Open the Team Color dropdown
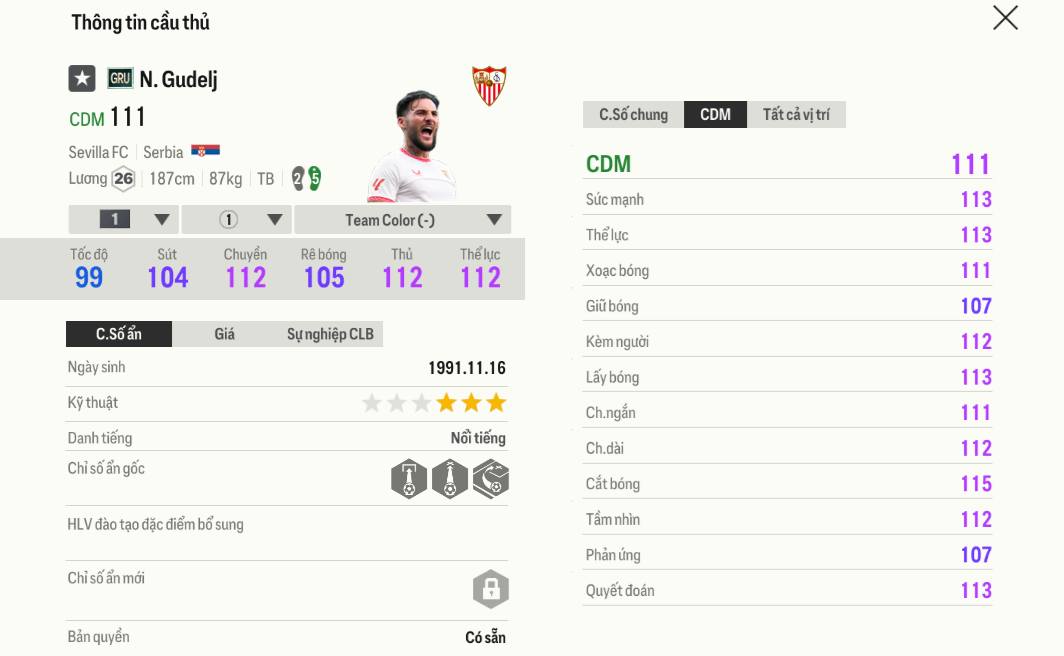 pos(403,220)
